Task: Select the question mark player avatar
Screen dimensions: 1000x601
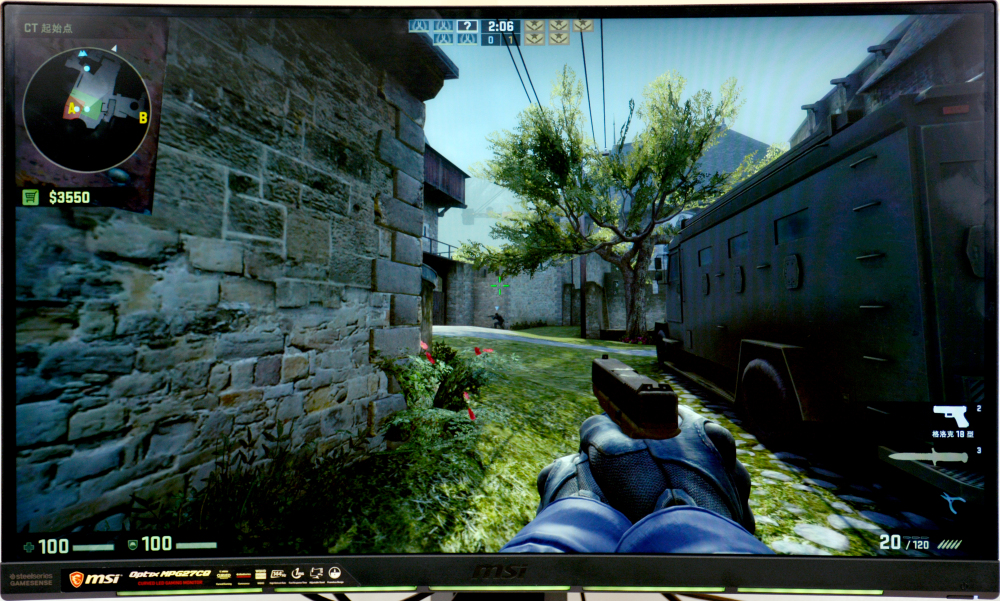Action: coord(466,26)
